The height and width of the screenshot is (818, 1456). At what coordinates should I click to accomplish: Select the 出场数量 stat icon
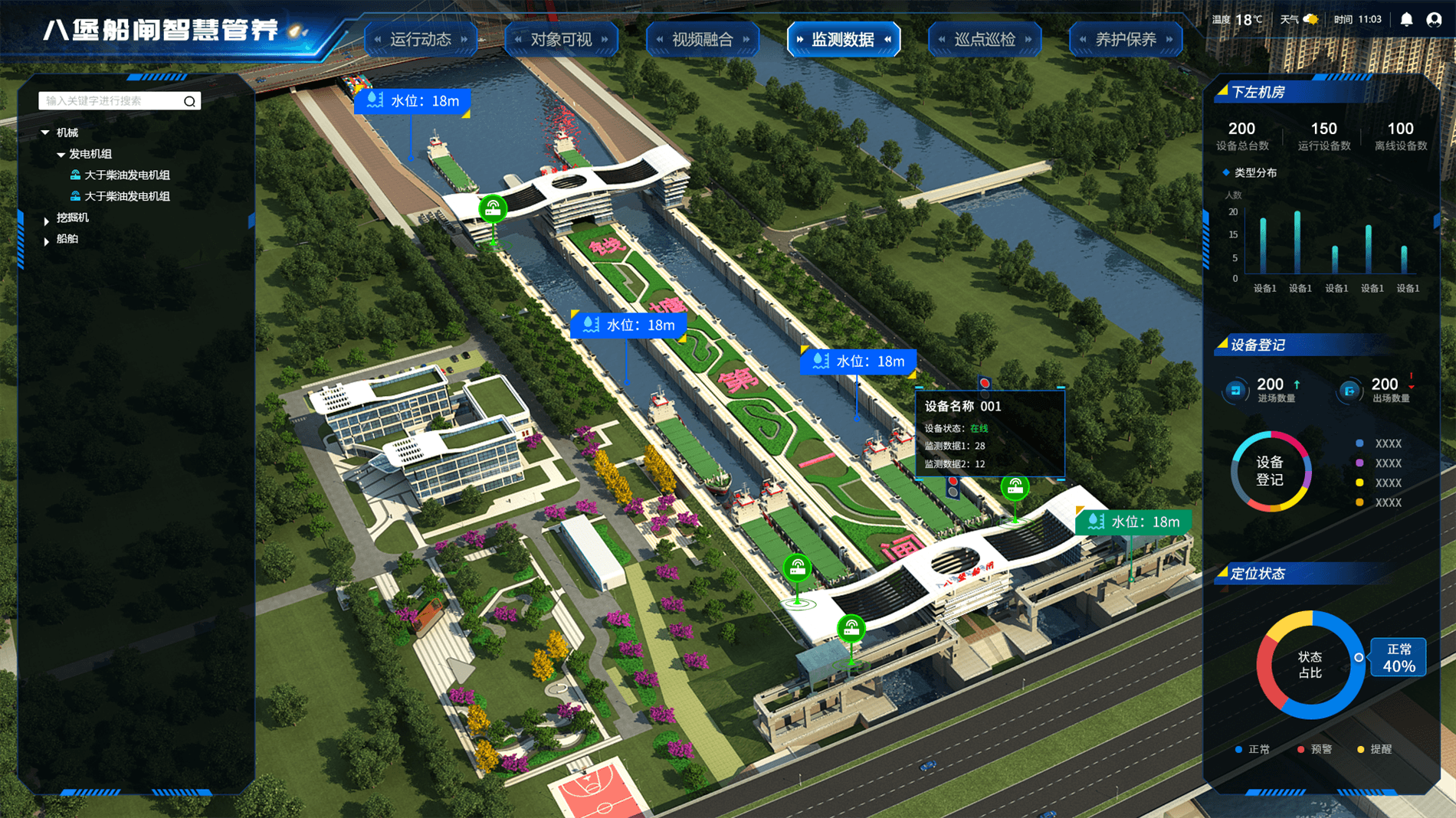(1349, 391)
